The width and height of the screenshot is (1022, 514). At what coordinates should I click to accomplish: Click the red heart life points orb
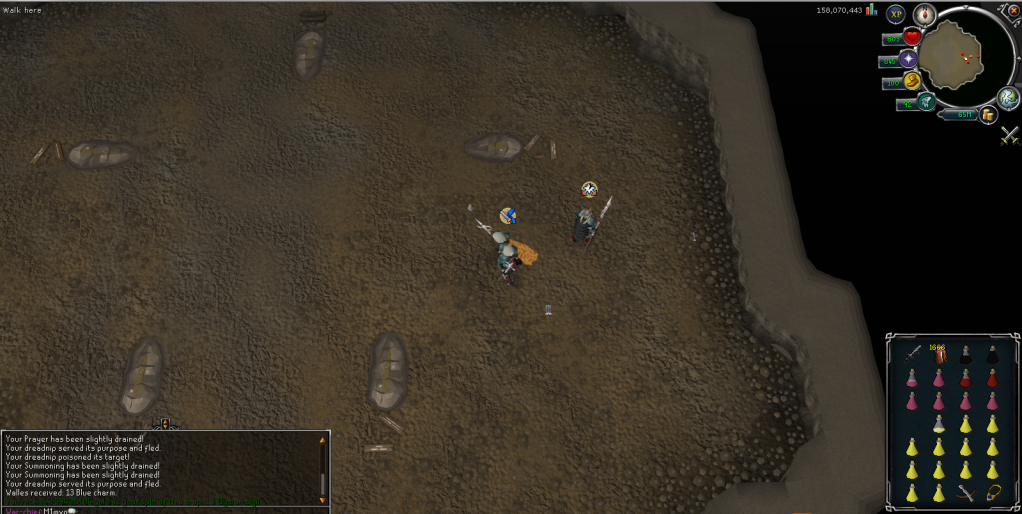coord(911,38)
